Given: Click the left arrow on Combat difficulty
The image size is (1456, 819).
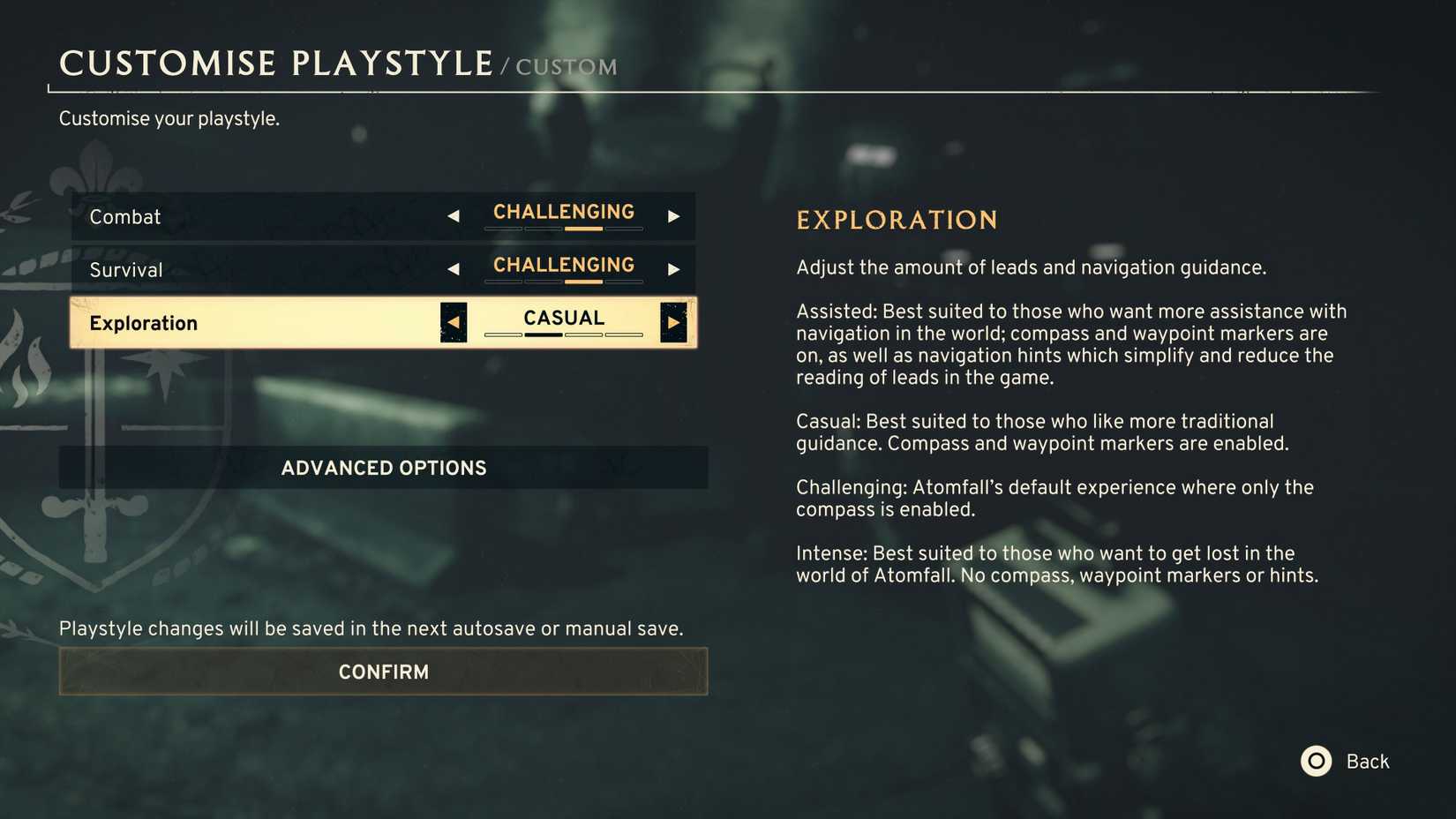Looking at the screenshot, I should tap(454, 215).
